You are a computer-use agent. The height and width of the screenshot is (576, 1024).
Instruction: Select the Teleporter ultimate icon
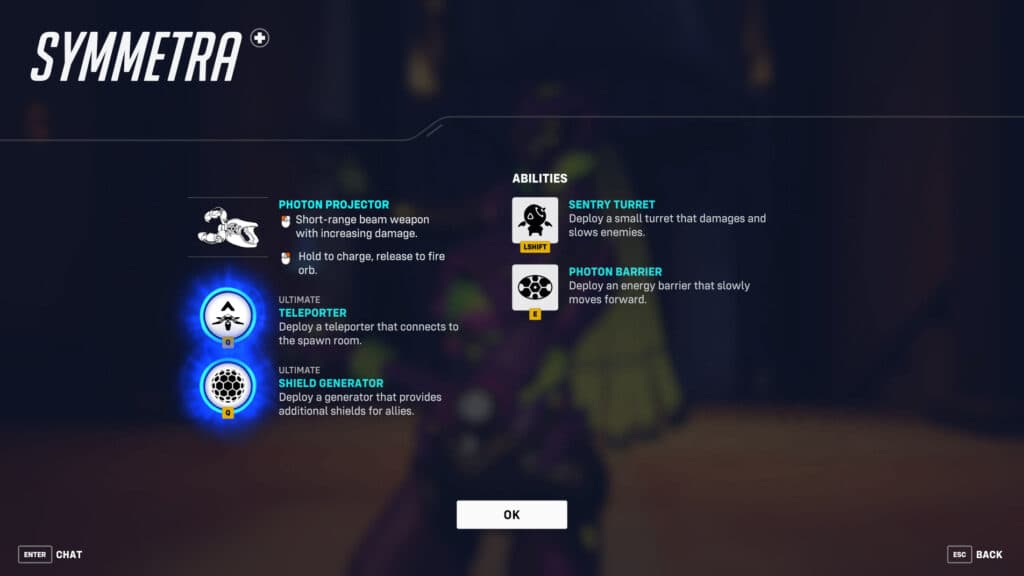pyautogui.click(x=228, y=315)
